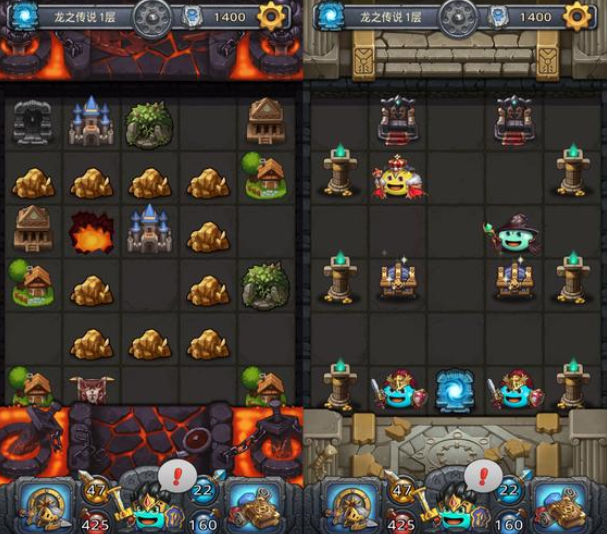Open settings gear on the stone temple screen
The height and width of the screenshot is (534, 607).
(x=578, y=16)
